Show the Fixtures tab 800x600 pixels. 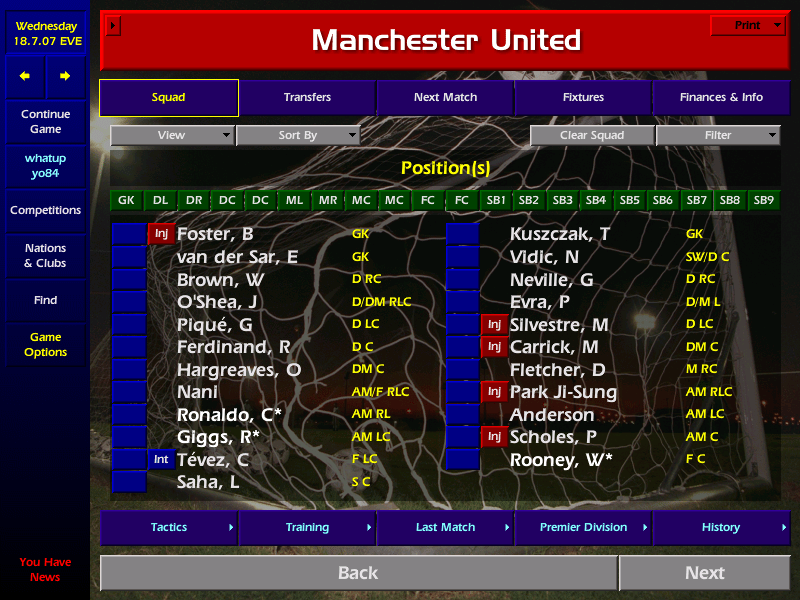583,98
